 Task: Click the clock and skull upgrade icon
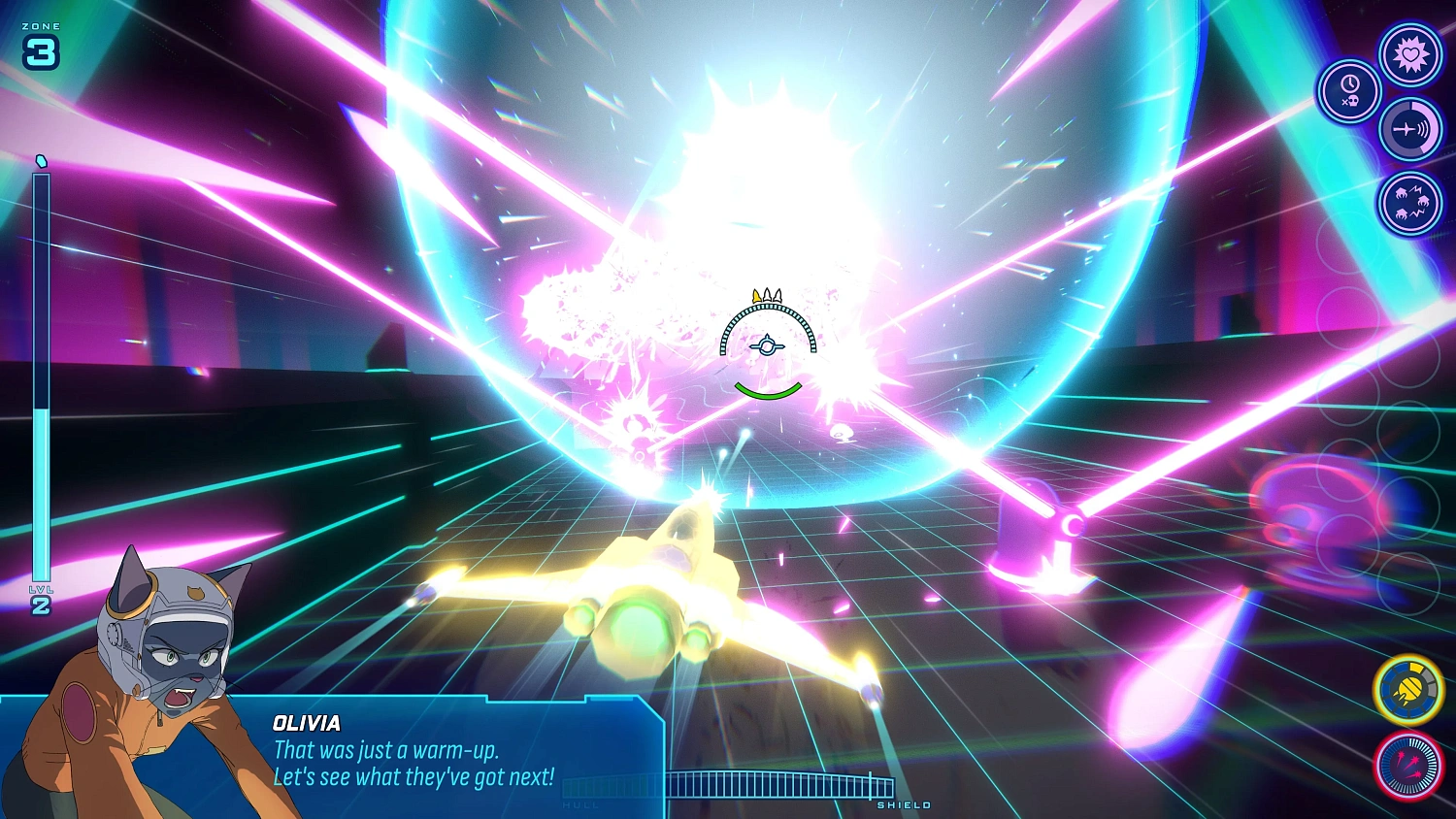click(1349, 92)
